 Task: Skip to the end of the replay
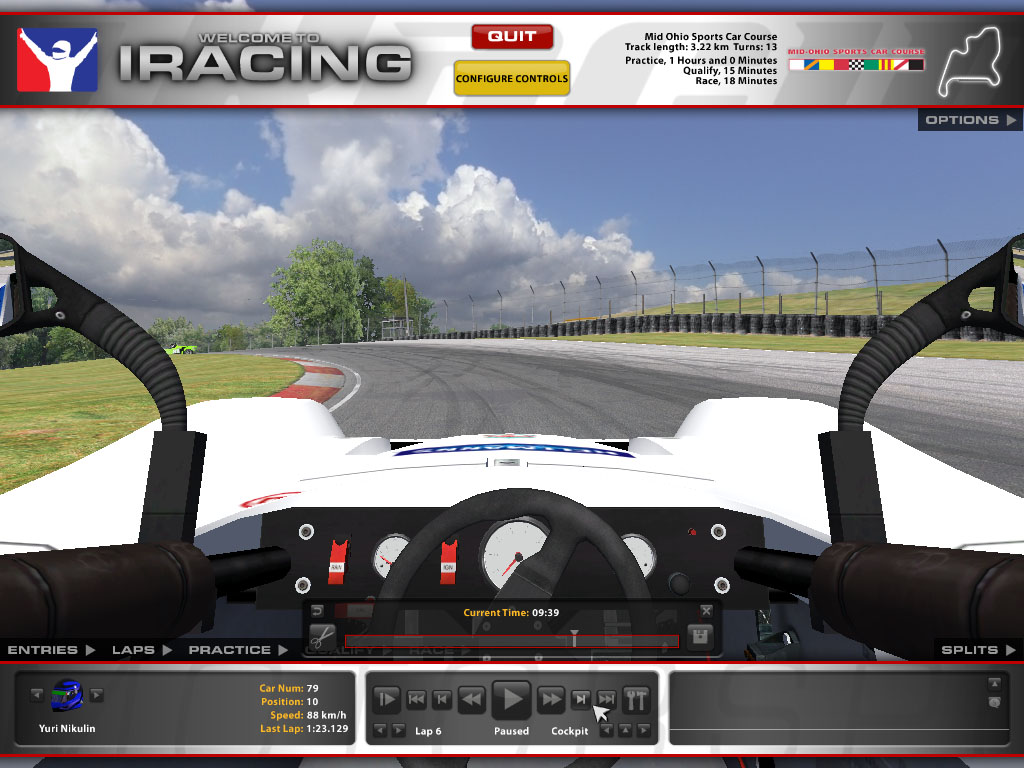tap(606, 699)
